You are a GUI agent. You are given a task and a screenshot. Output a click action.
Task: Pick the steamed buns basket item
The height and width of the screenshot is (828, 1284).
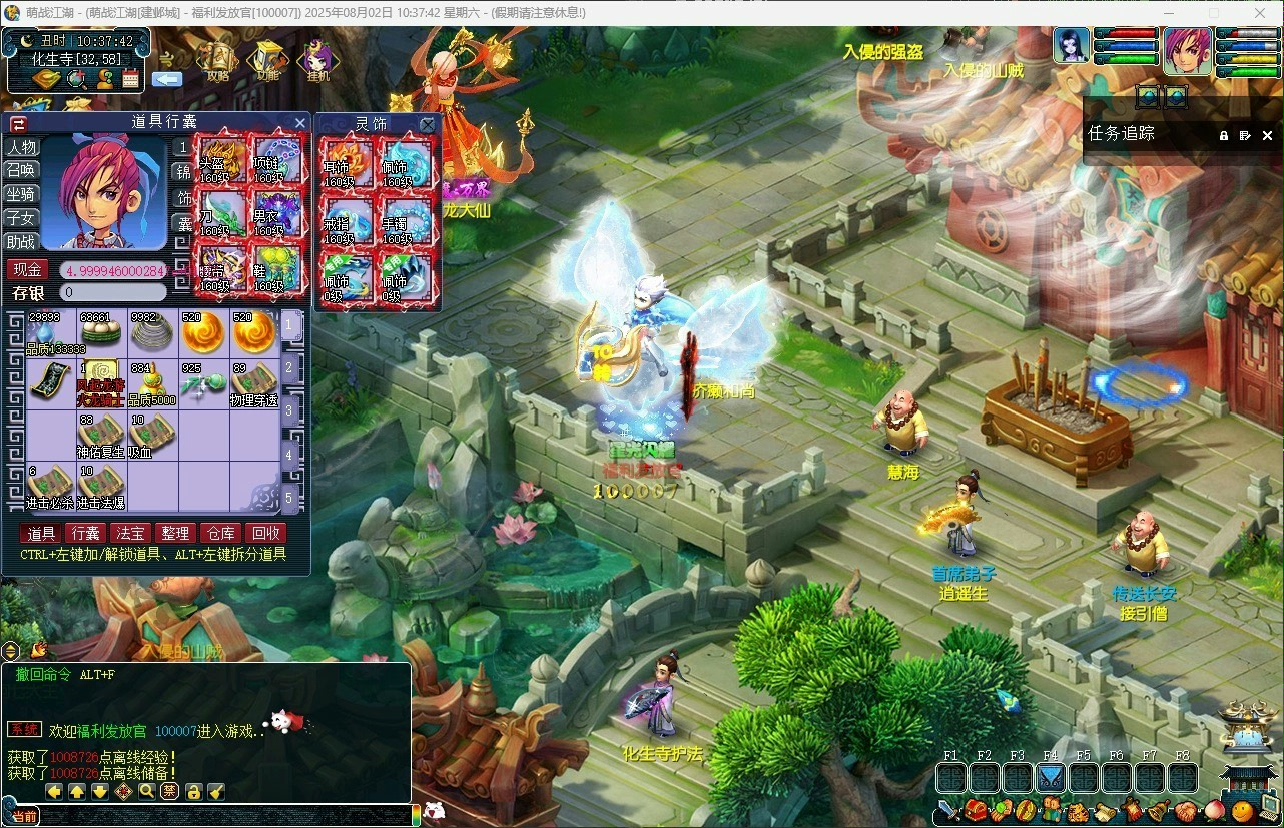click(x=101, y=332)
